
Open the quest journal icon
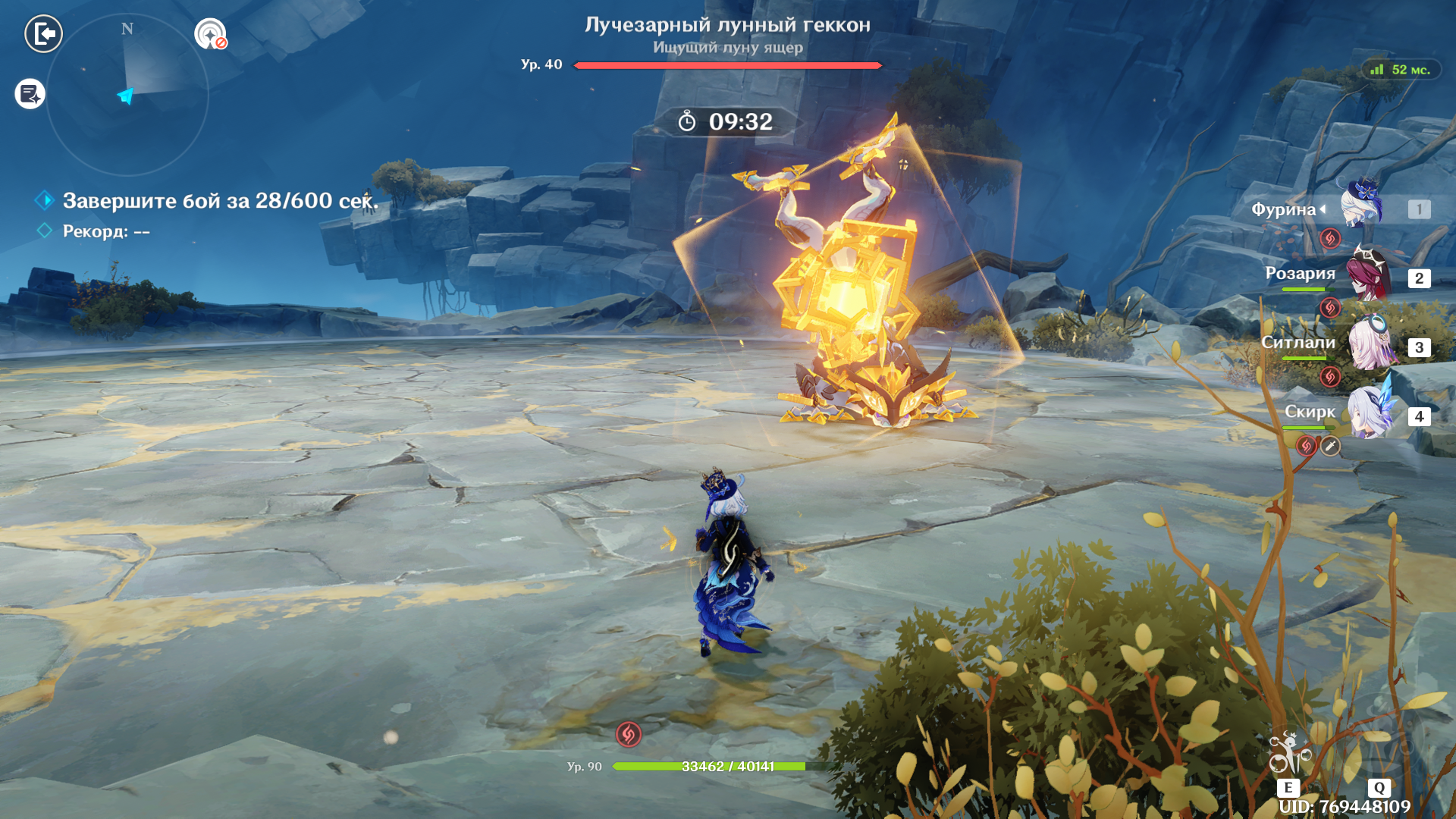tap(30, 94)
